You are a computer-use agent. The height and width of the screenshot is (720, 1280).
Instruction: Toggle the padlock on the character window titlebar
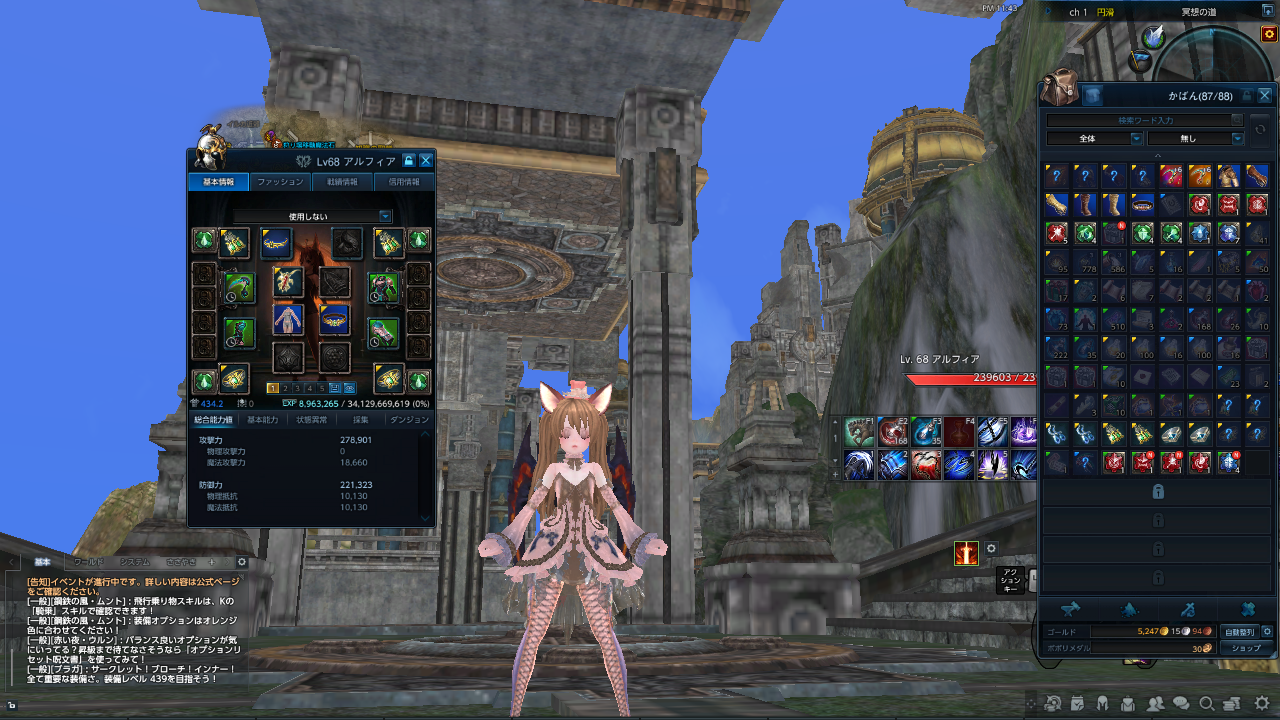409,160
